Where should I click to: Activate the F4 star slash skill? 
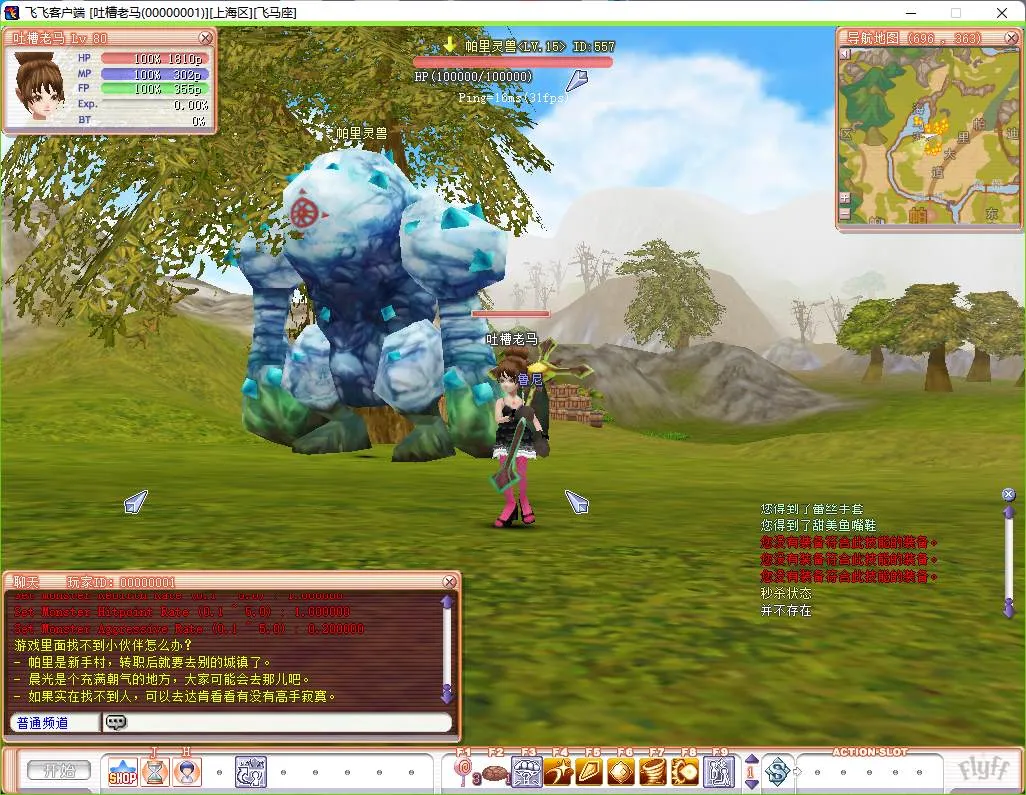click(x=559, y=772)
